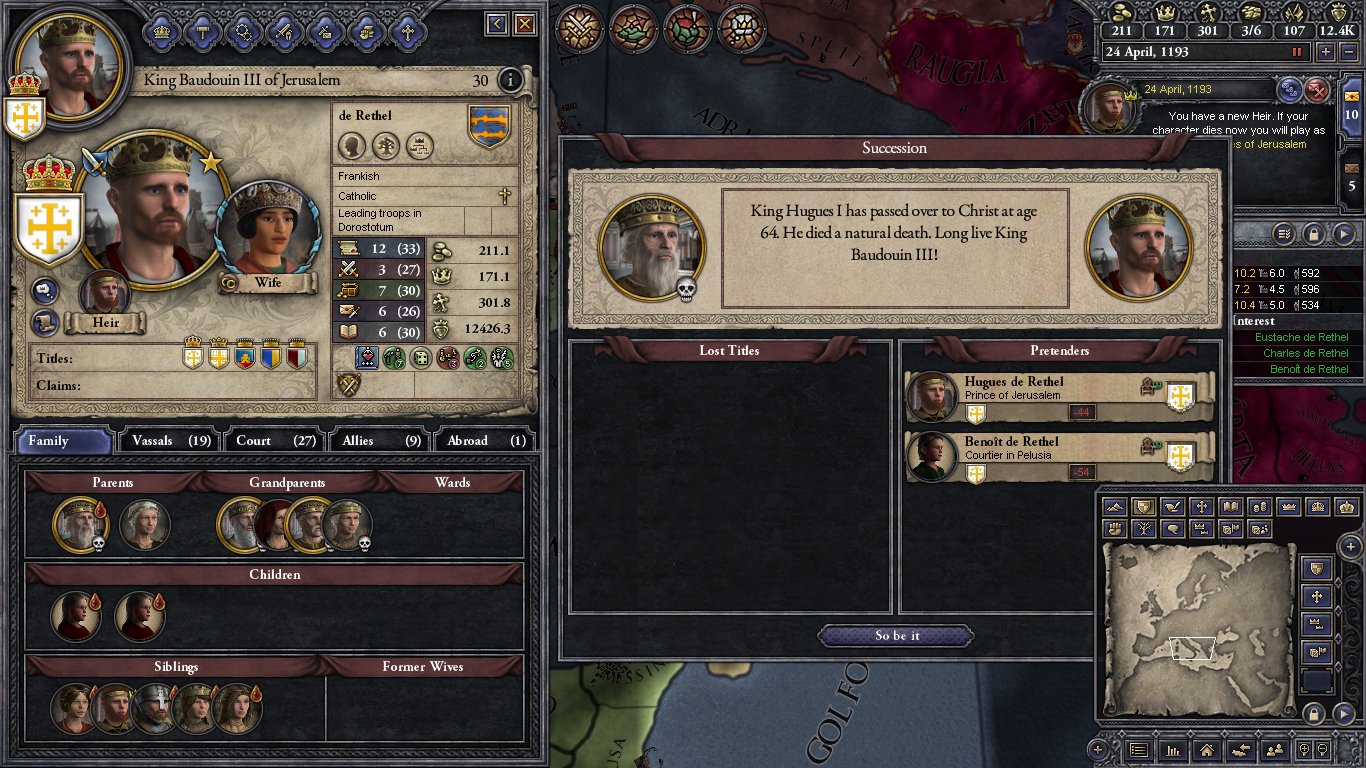Select Eustache de Rethel in Interest list
The width and height of the screenshot is (1366, 768).
(x=1301, y=338)
